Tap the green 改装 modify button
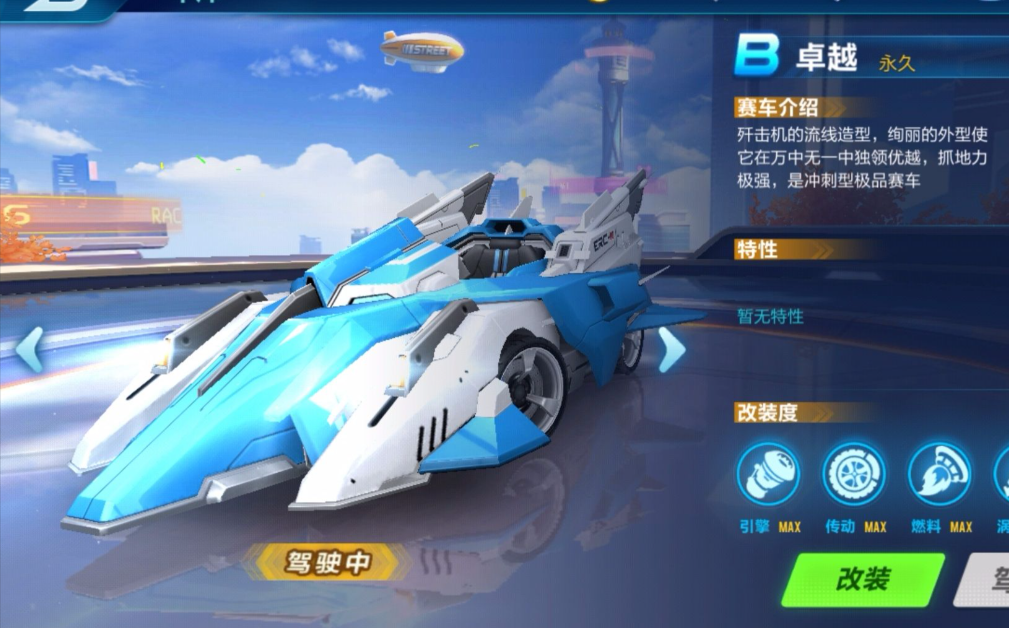 (862, 580)
